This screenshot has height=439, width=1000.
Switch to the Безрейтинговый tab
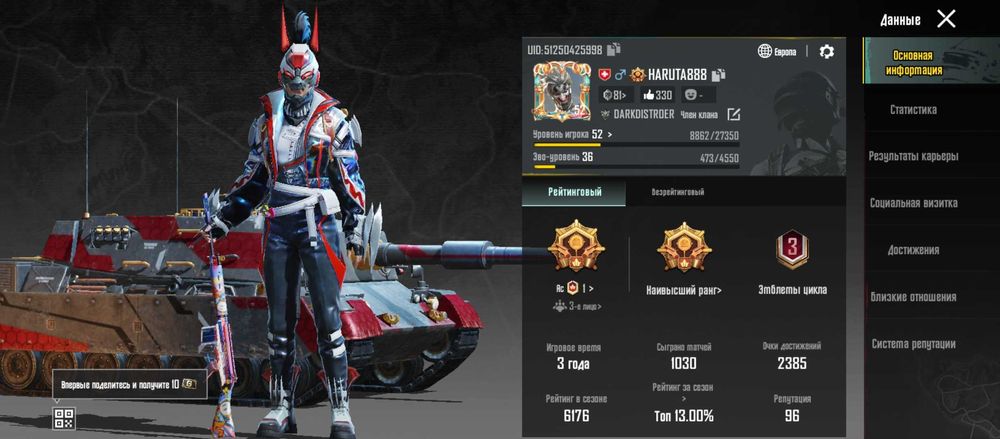[x=678, y=191]
